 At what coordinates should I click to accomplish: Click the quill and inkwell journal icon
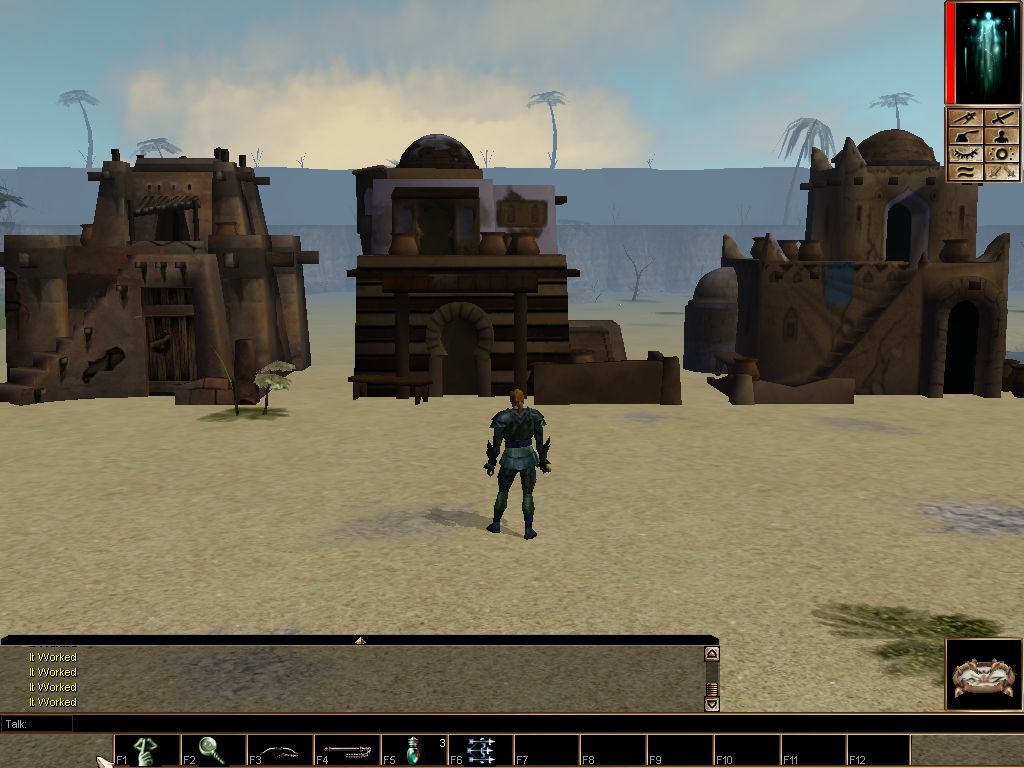click(966, 136)
